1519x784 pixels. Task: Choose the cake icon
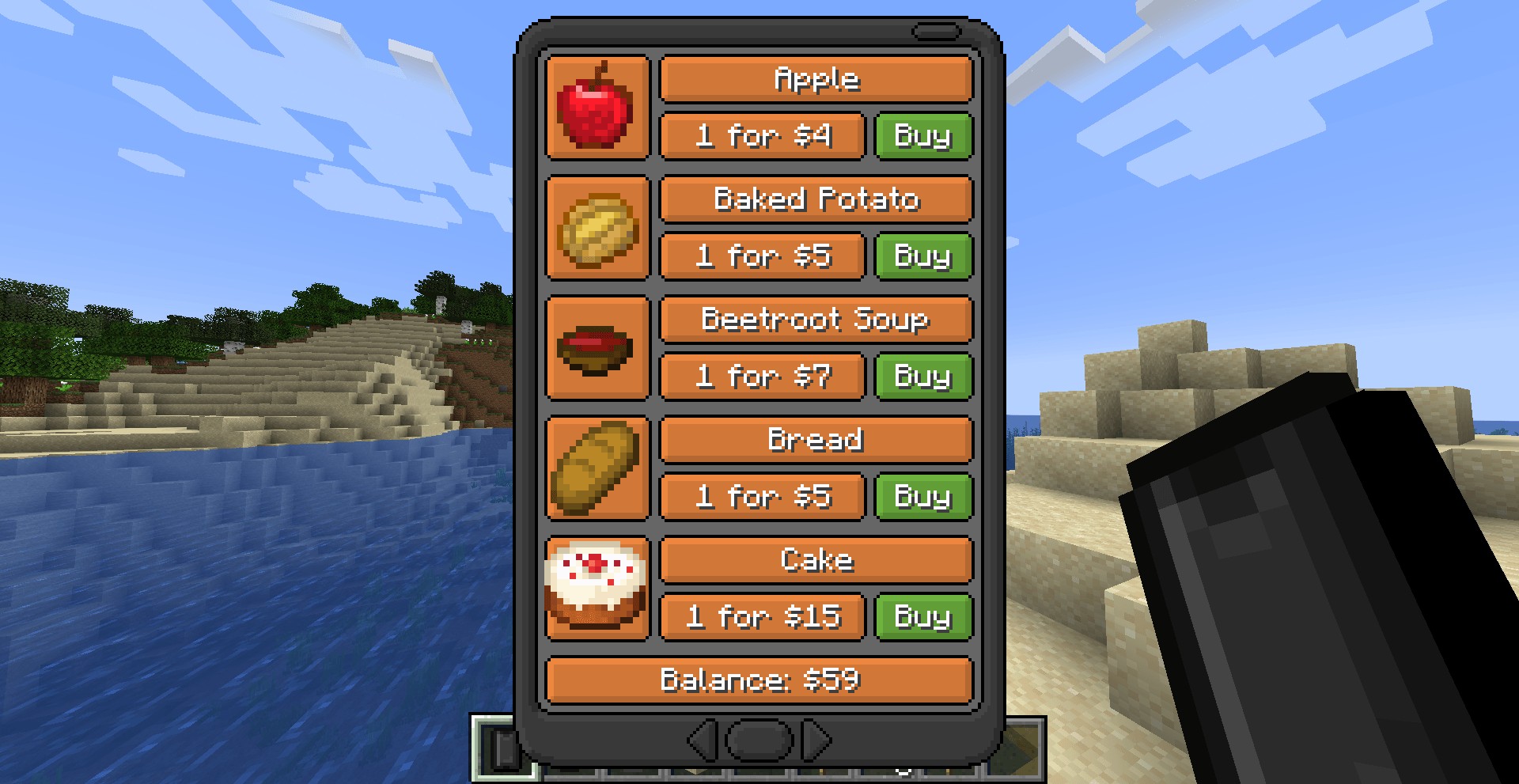(597, 589)
